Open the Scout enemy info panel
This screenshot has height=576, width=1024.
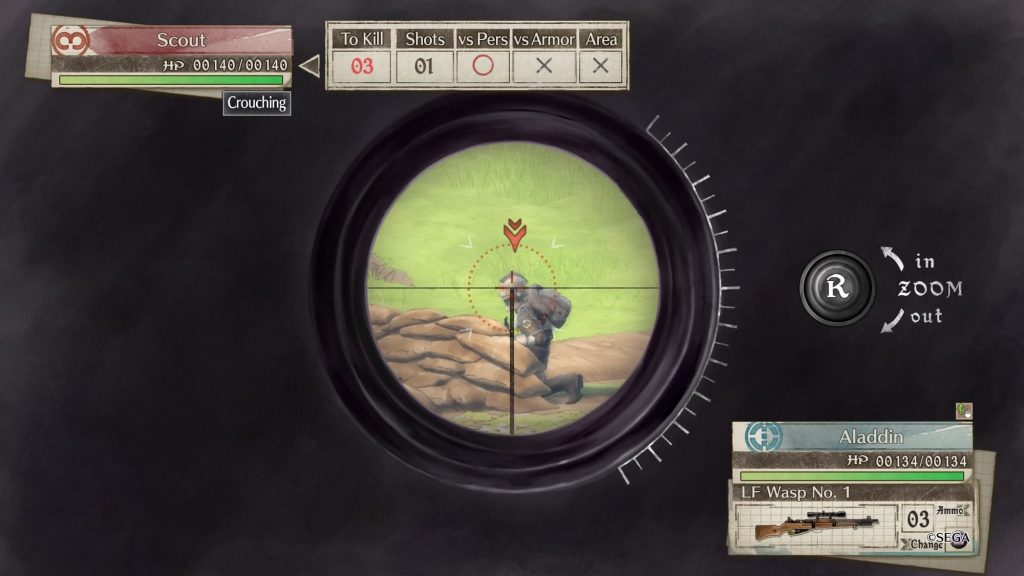(x=181, y=41)
